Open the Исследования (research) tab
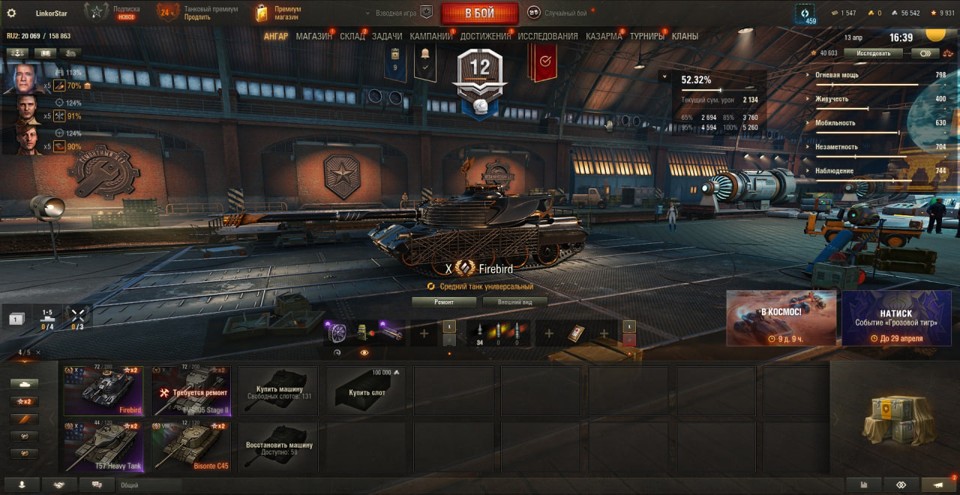Viewport: 960px width, 495px height. click(x=548, y=36)
